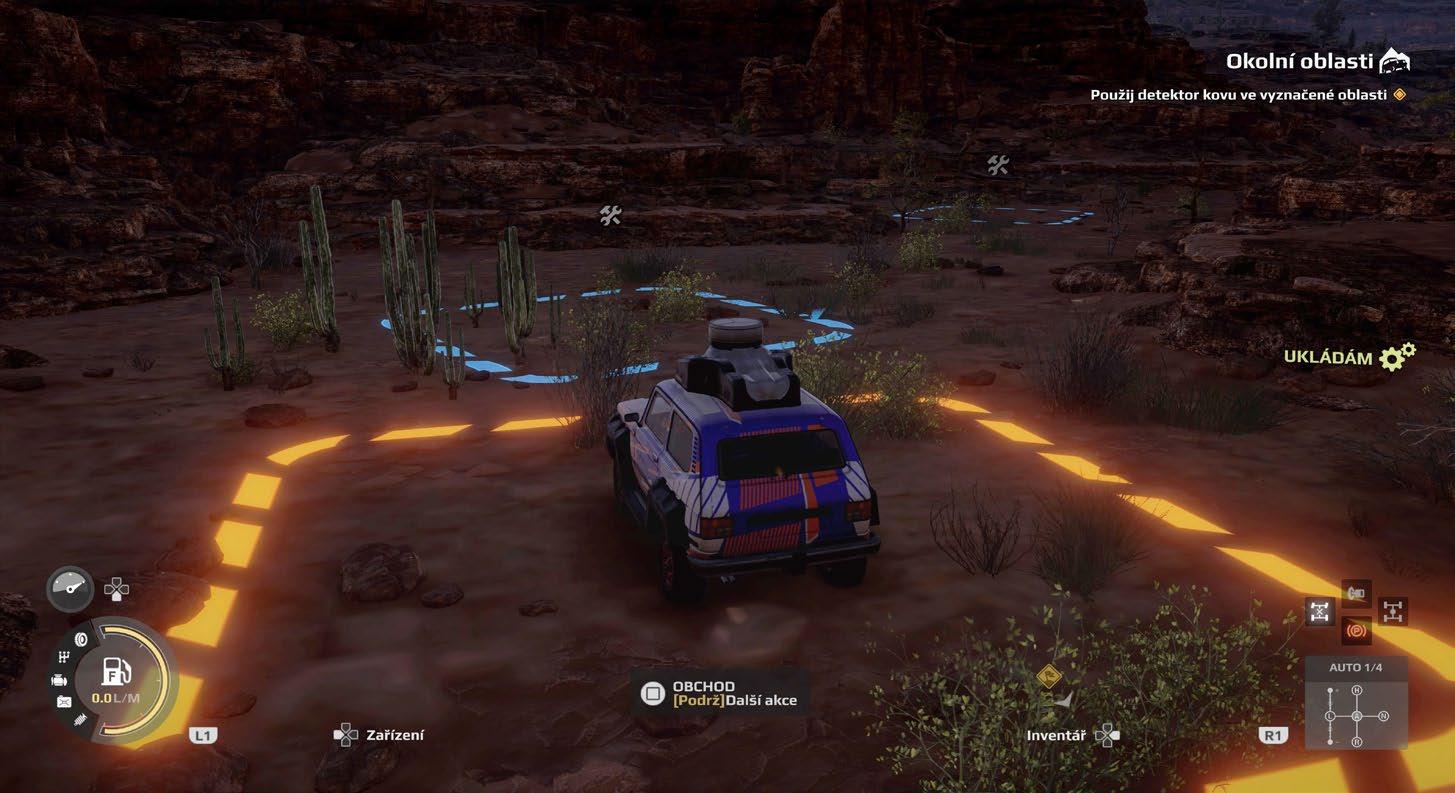
Task: Click the Okolní oblasti region title
Action: pyautogui.click(x=1299, y=62)
